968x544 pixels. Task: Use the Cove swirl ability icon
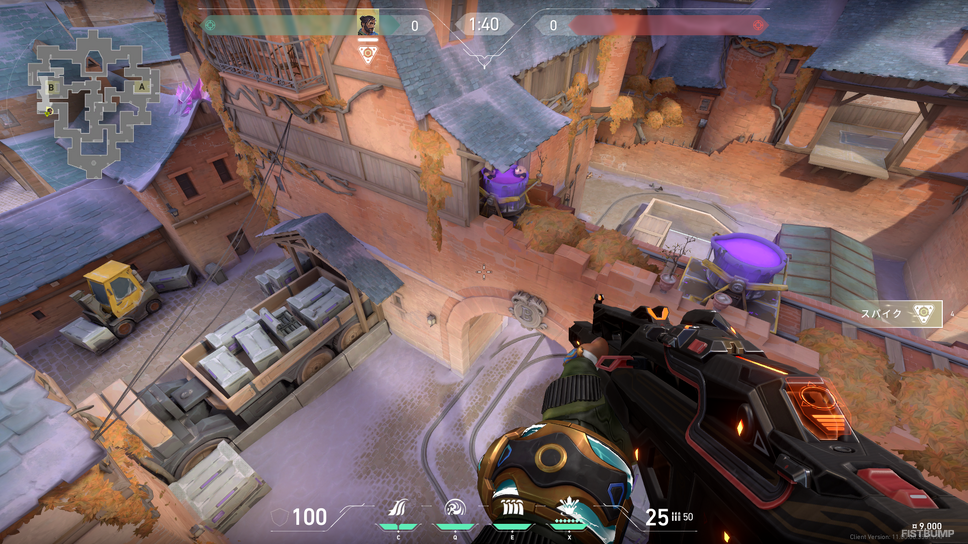point(455,509)
